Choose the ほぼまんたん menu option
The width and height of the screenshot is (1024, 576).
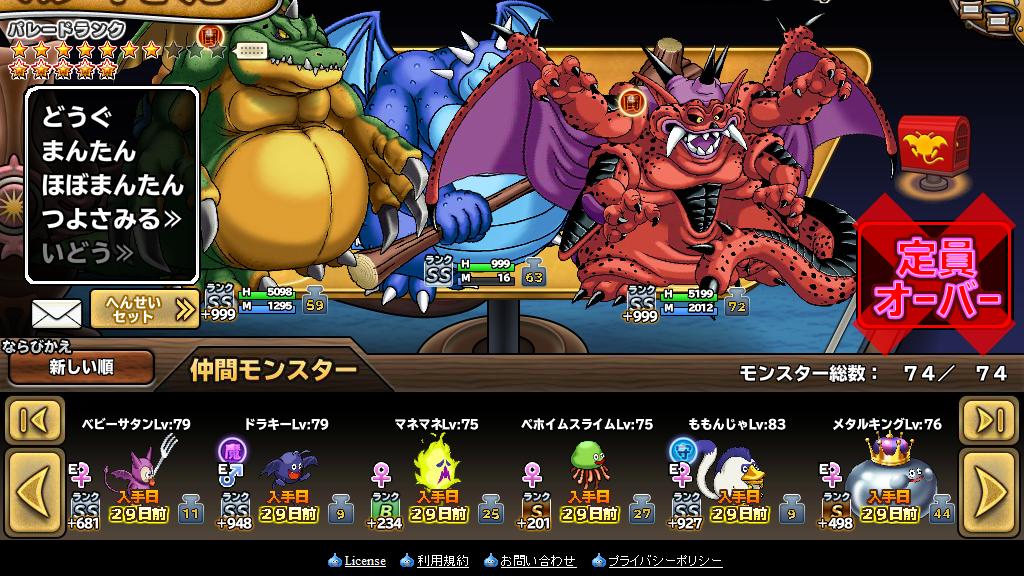click(112, 185)
